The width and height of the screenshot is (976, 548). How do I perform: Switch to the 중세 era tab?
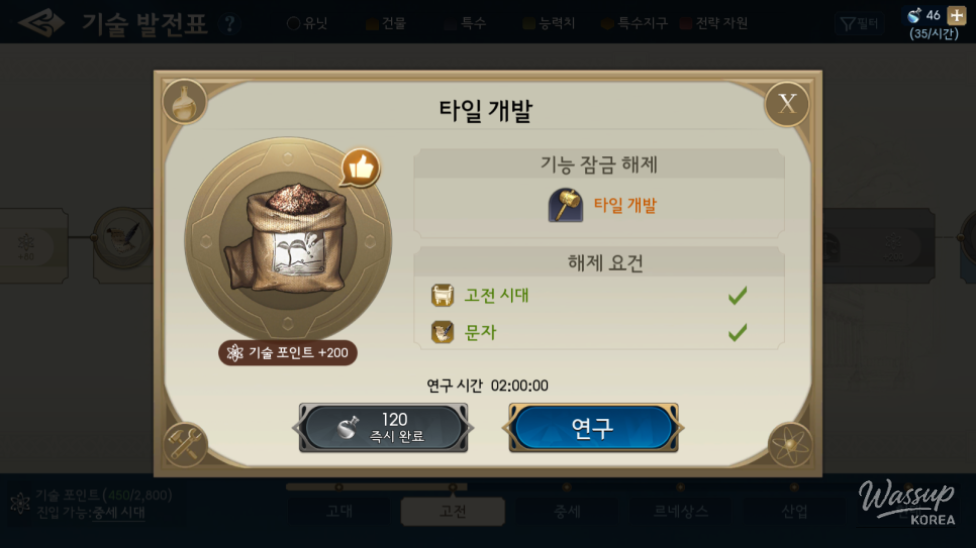[x=567, y=511]
